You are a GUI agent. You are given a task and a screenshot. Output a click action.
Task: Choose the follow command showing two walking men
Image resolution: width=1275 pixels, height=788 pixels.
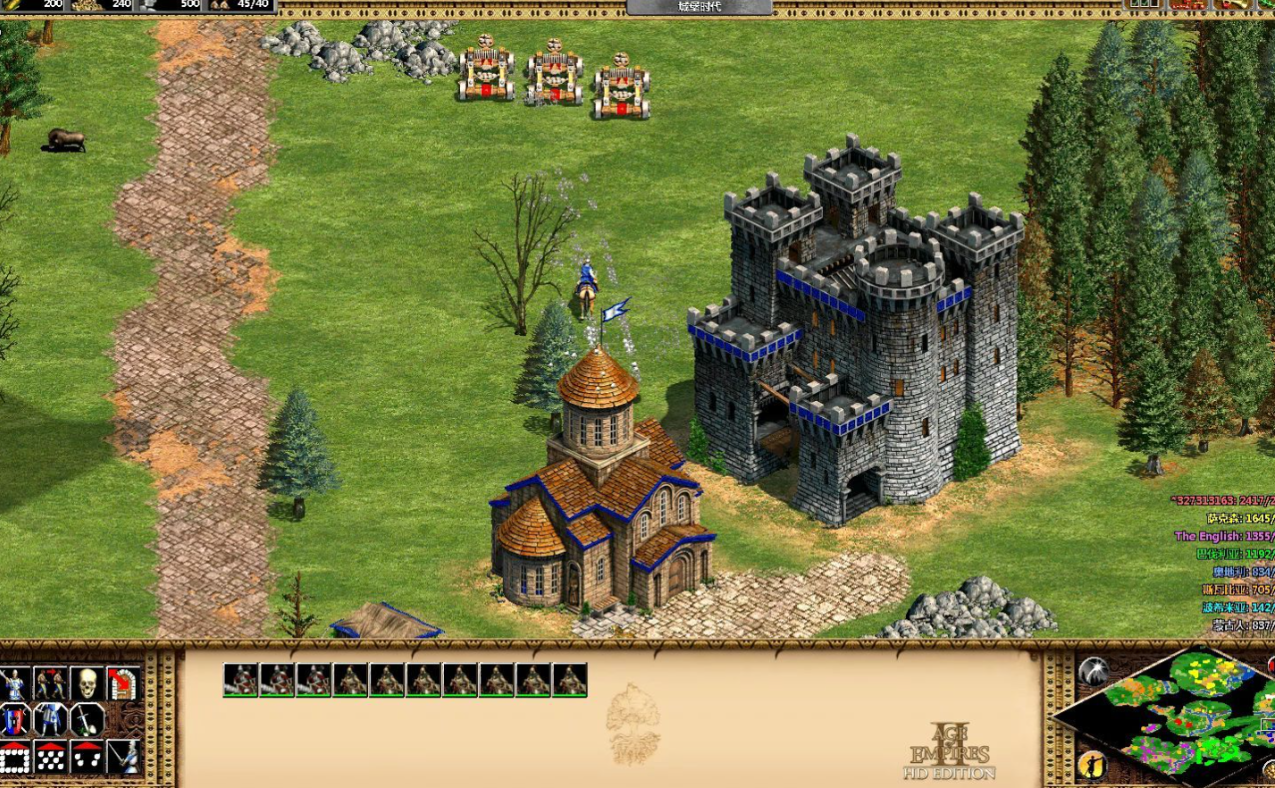50,683
